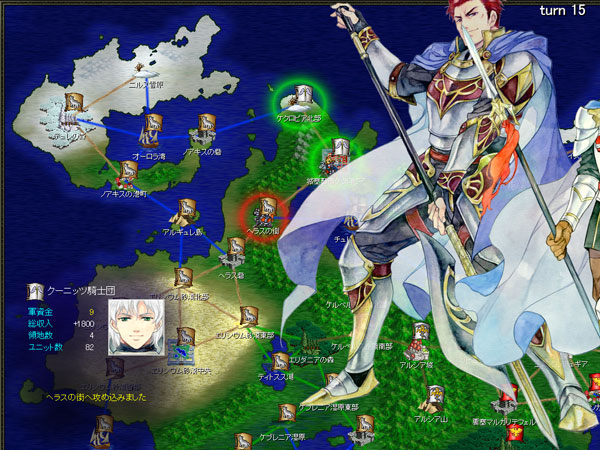
Task: Select the green-ringed ケクロピア北部 node
Action: coord(299,98)
